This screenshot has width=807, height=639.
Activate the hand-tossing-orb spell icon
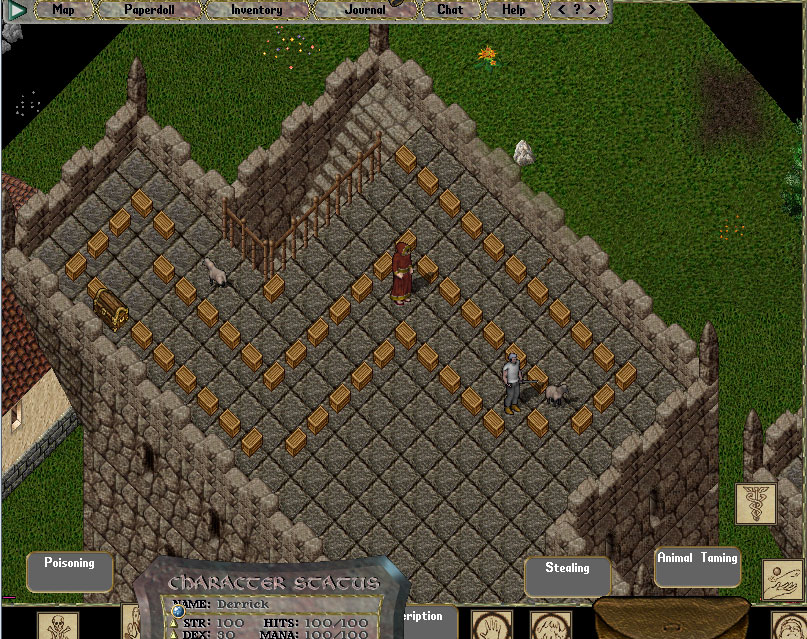(783, 580)
